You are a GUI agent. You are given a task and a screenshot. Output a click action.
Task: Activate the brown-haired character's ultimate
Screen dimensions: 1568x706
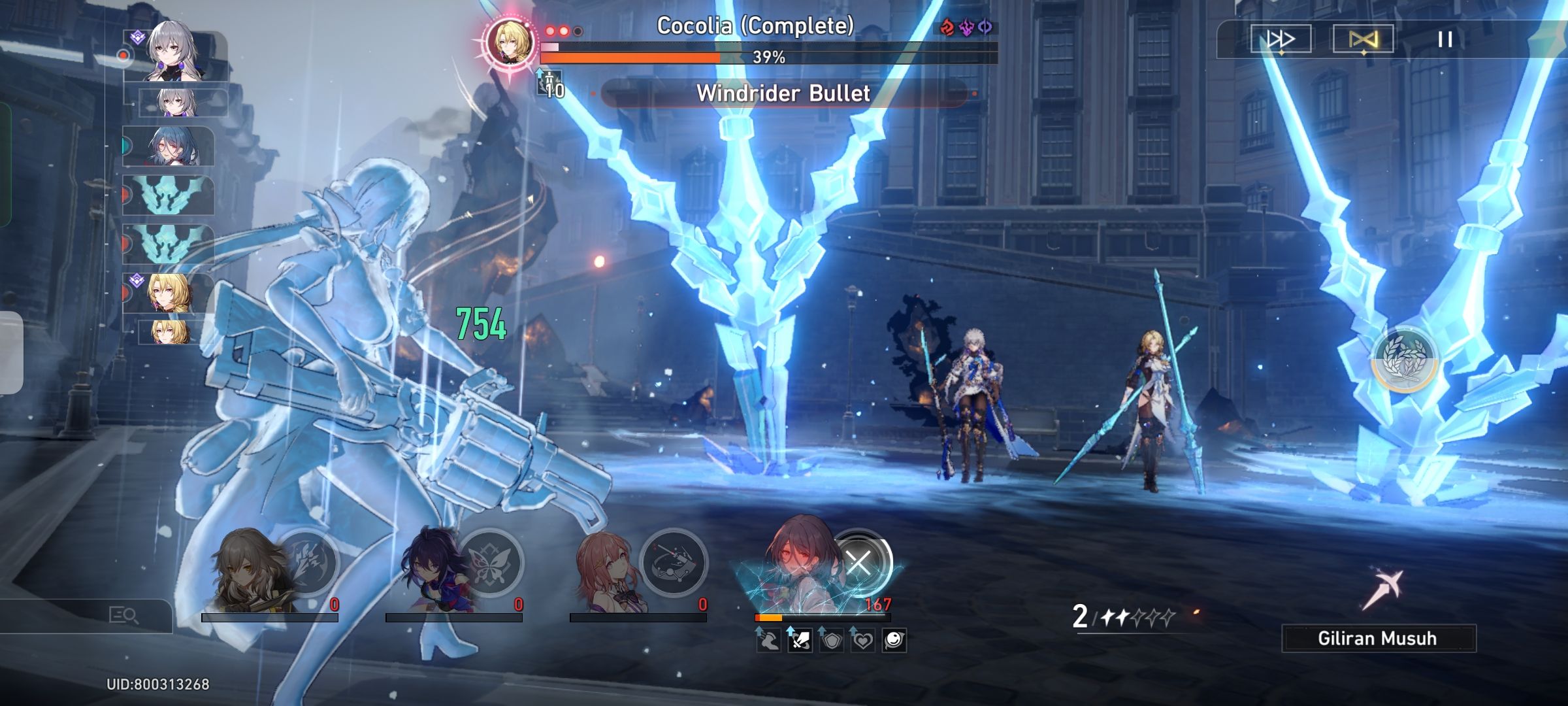tap(307, 562)
